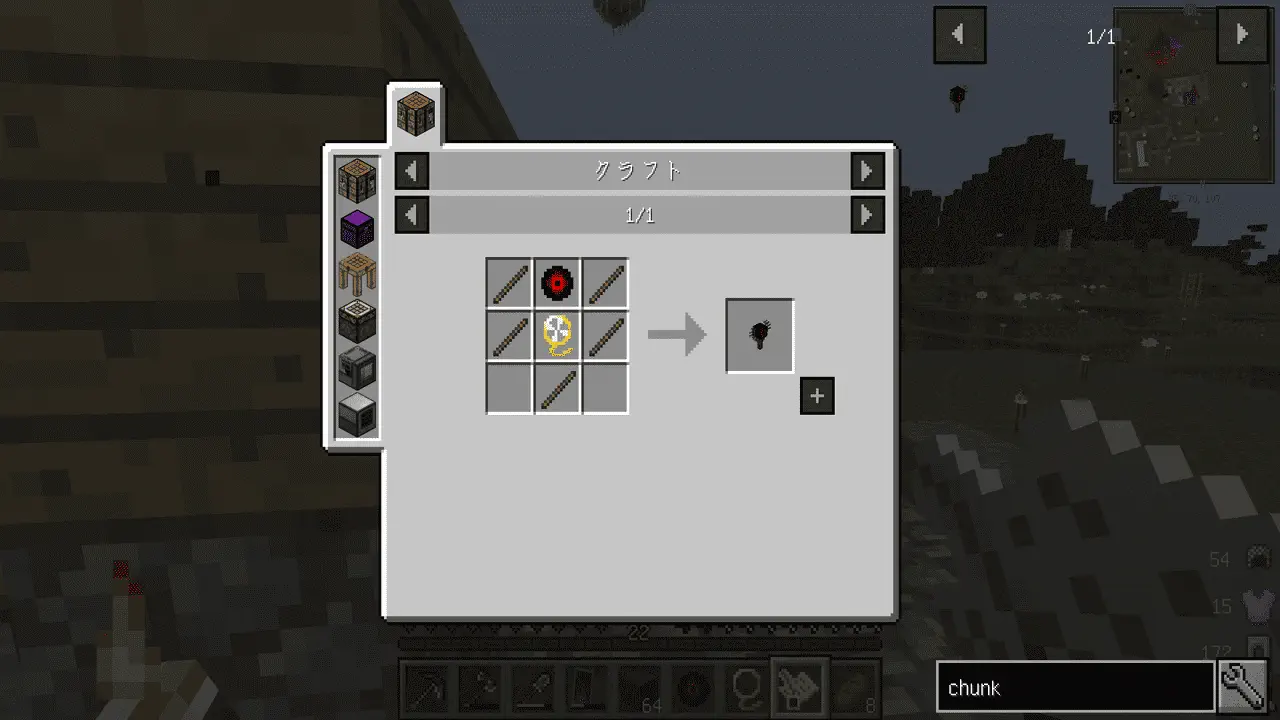Click the plus recipe transfer button
The height and width of the screenshot is (720, 1280).
pos(817,396)
